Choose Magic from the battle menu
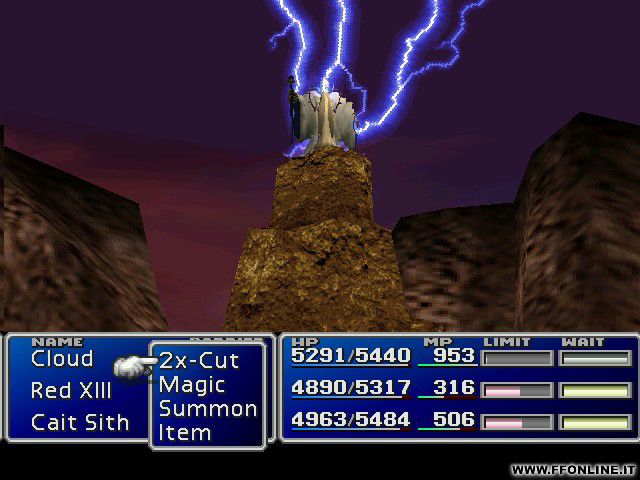 pos(192,385)
